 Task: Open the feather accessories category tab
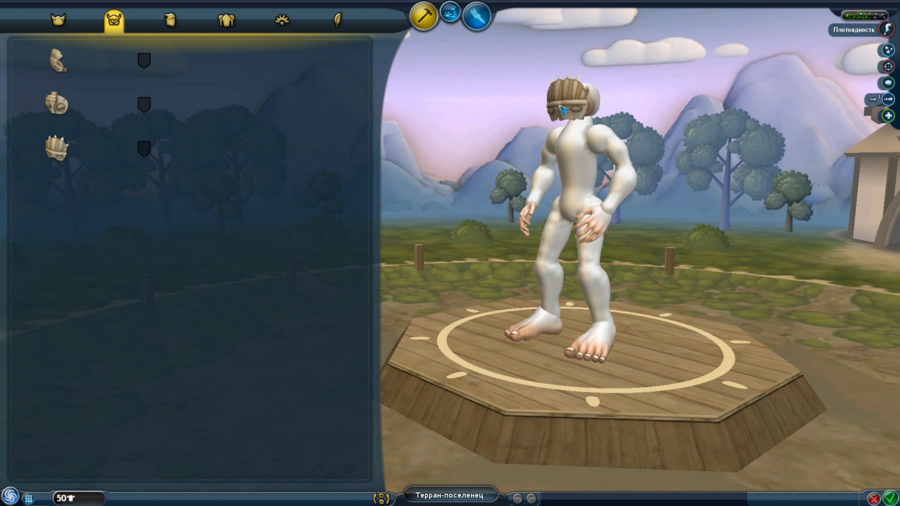click(x=338, y=19)
